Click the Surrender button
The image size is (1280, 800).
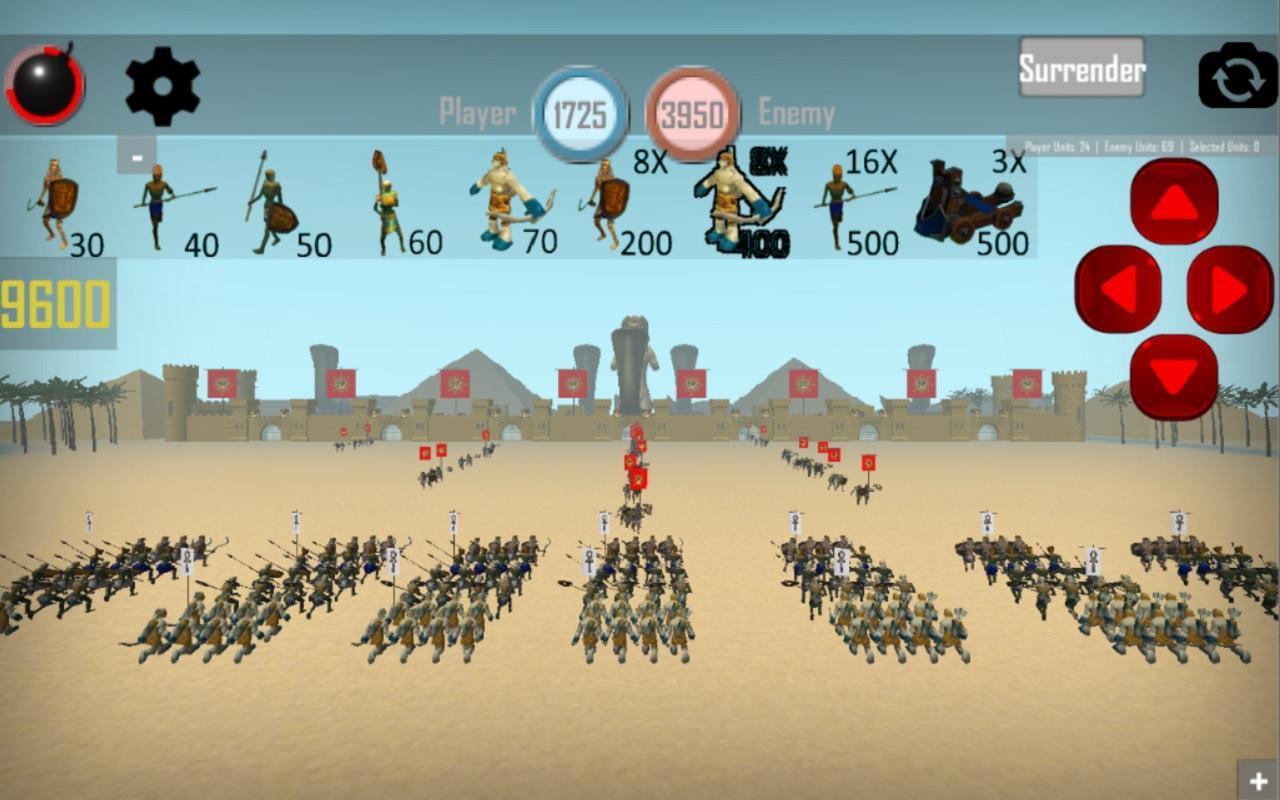pyautogui.click(x=1081, y=70)
